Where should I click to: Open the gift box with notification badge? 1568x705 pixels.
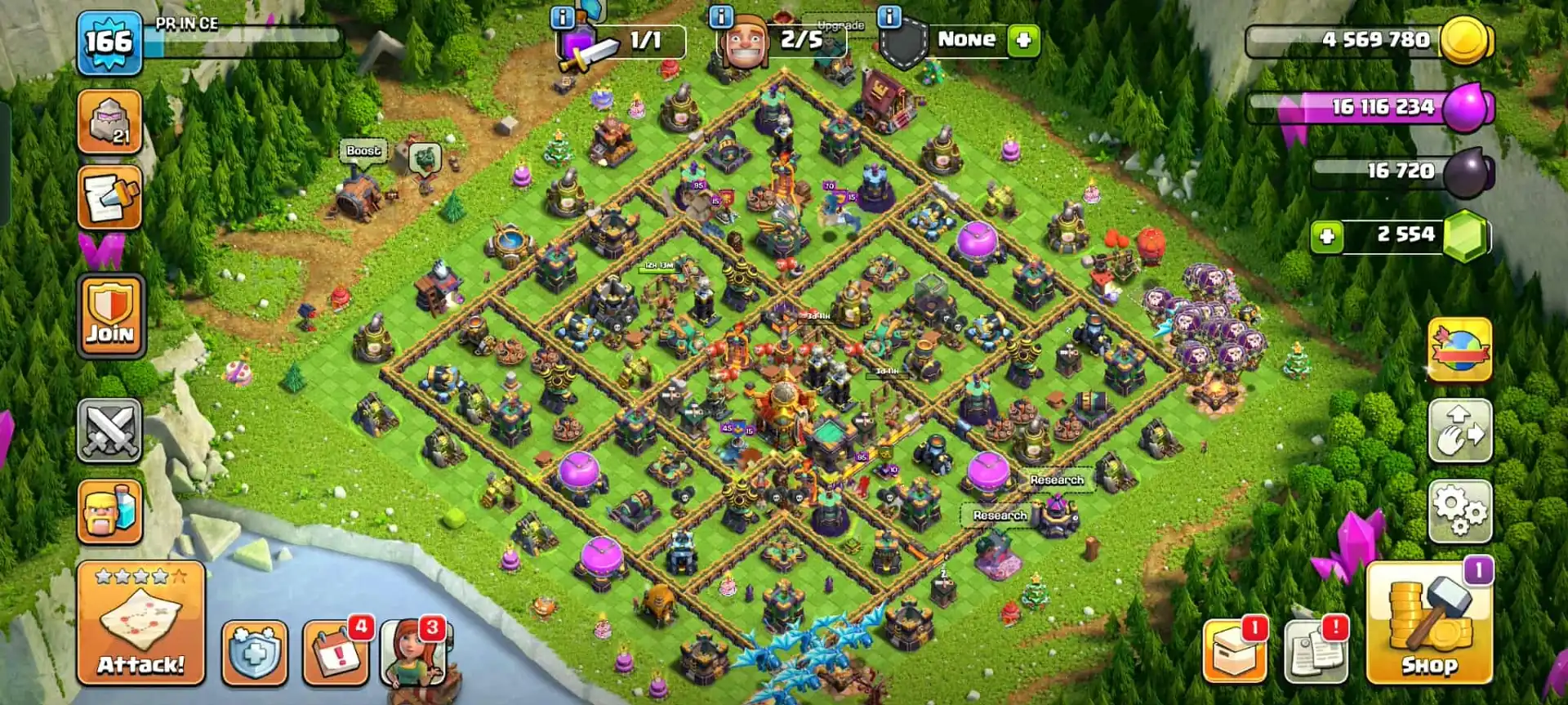pyautogui.click(x=1235, y=649)
